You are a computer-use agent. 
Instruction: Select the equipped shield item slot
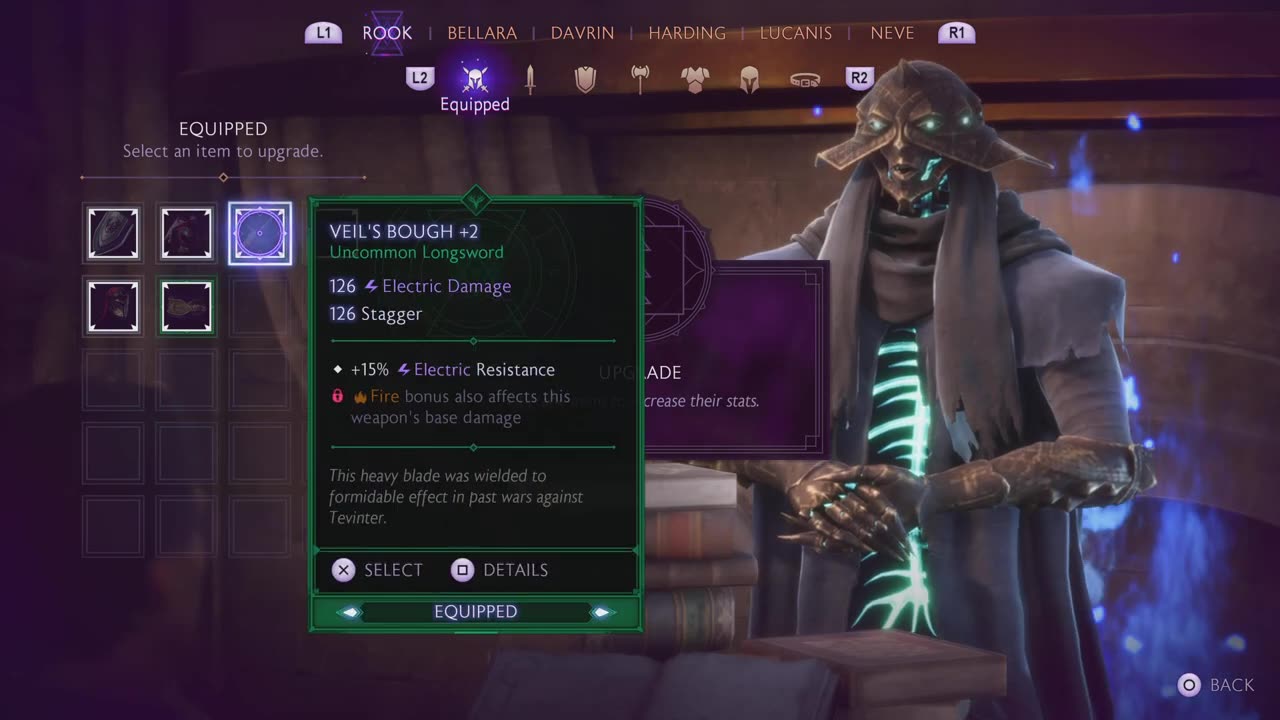[x=113, y=233]
